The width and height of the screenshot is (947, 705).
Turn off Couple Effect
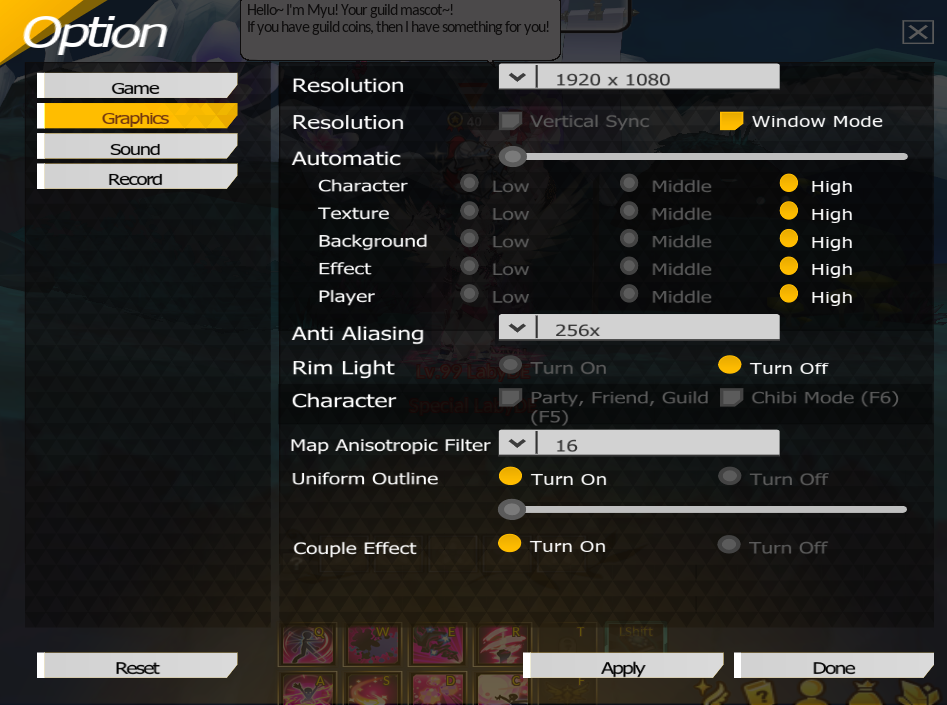(729, 546)
